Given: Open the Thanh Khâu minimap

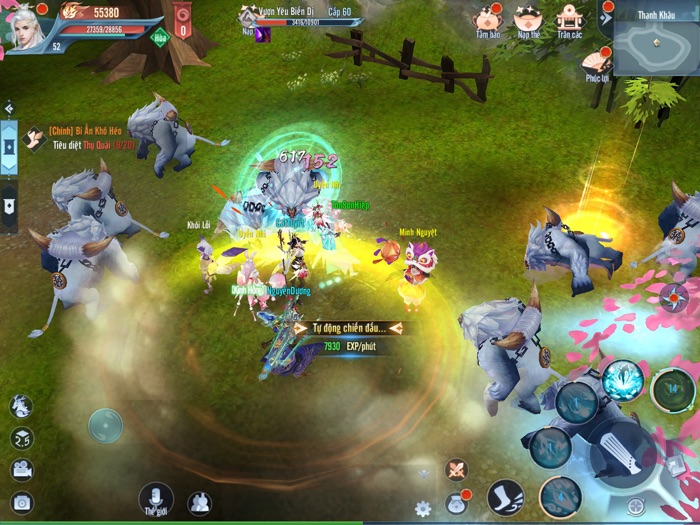Looking at the screenshot, I should (x=656, y=45).
